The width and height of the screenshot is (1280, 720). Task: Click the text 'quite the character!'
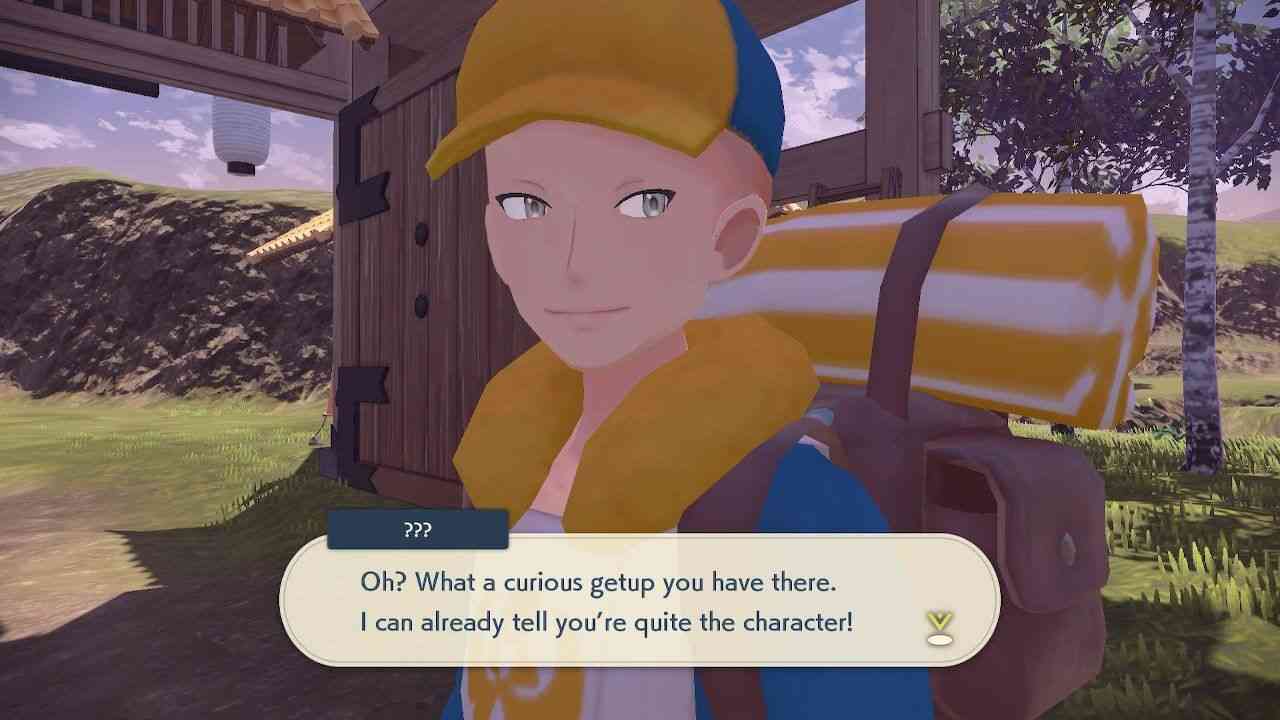click(x=770, y=621)
